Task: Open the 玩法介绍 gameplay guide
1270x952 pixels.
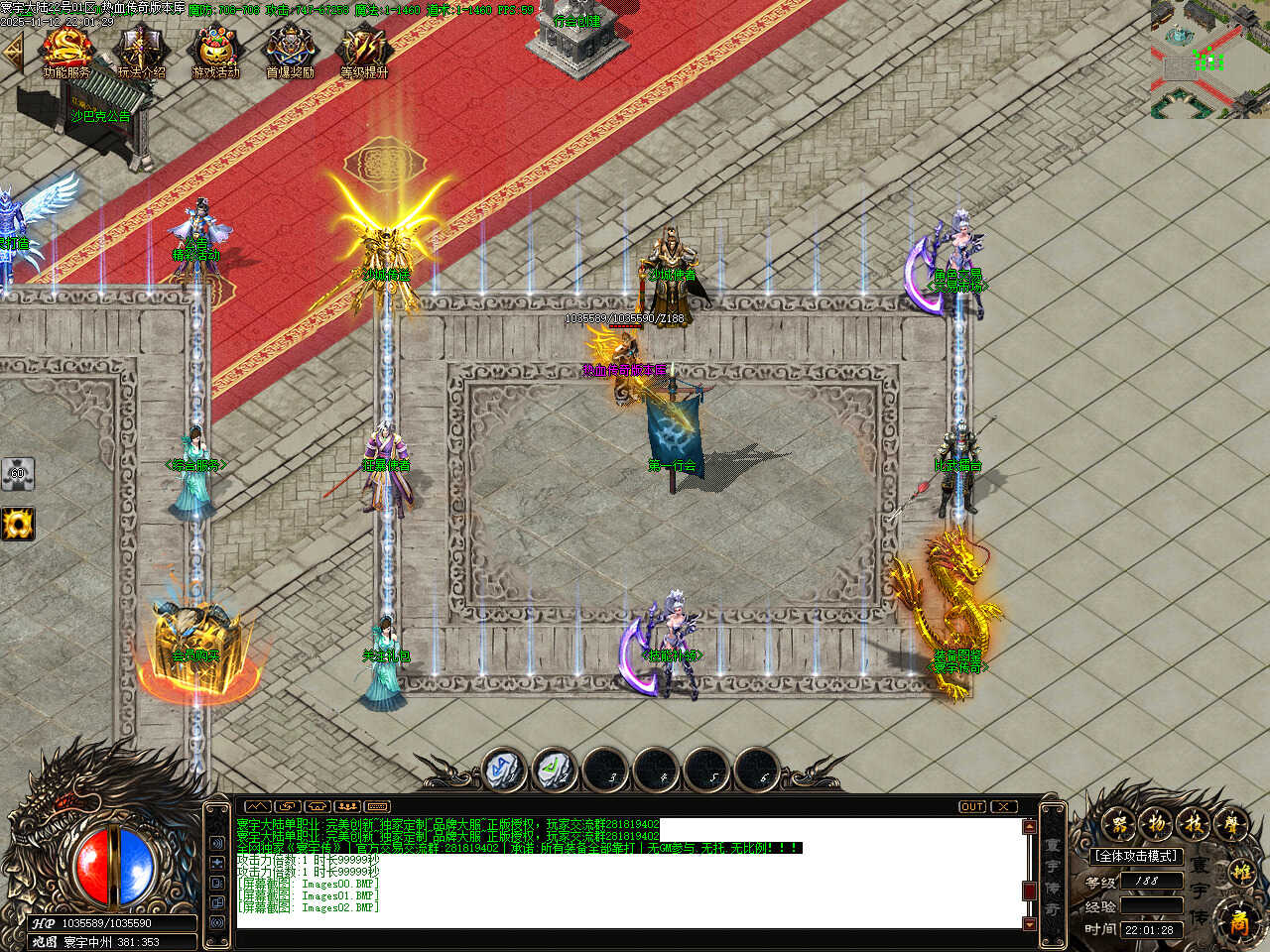Action: [x=141, y=50]
